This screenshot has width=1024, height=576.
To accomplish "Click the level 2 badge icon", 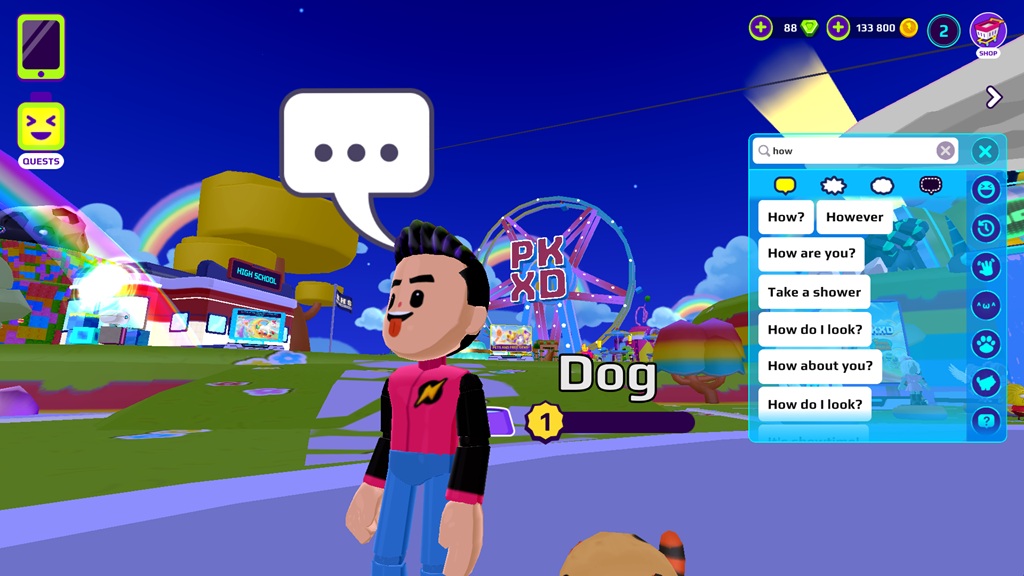I will click(943, 30).
